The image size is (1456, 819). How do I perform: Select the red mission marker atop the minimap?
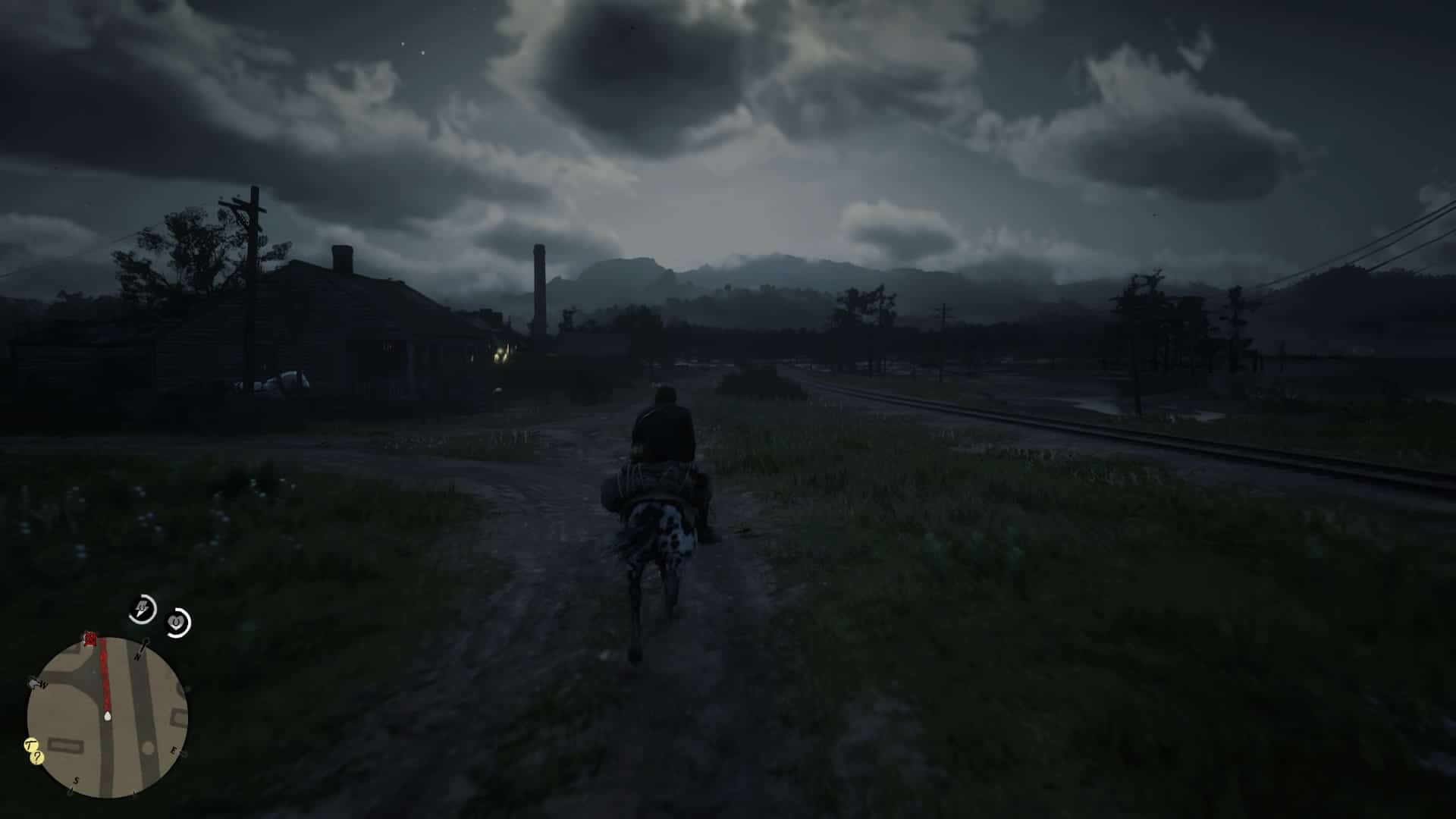click(89, 639)
